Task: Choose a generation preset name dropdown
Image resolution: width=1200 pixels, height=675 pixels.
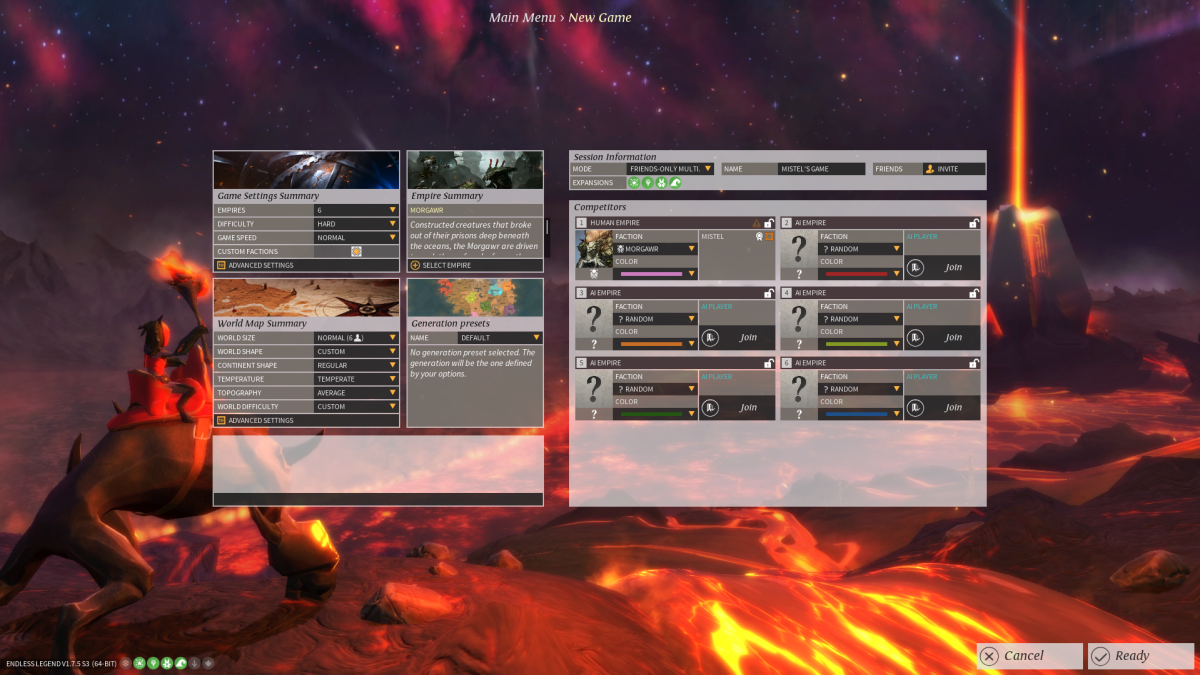Action: coord(500,338)
